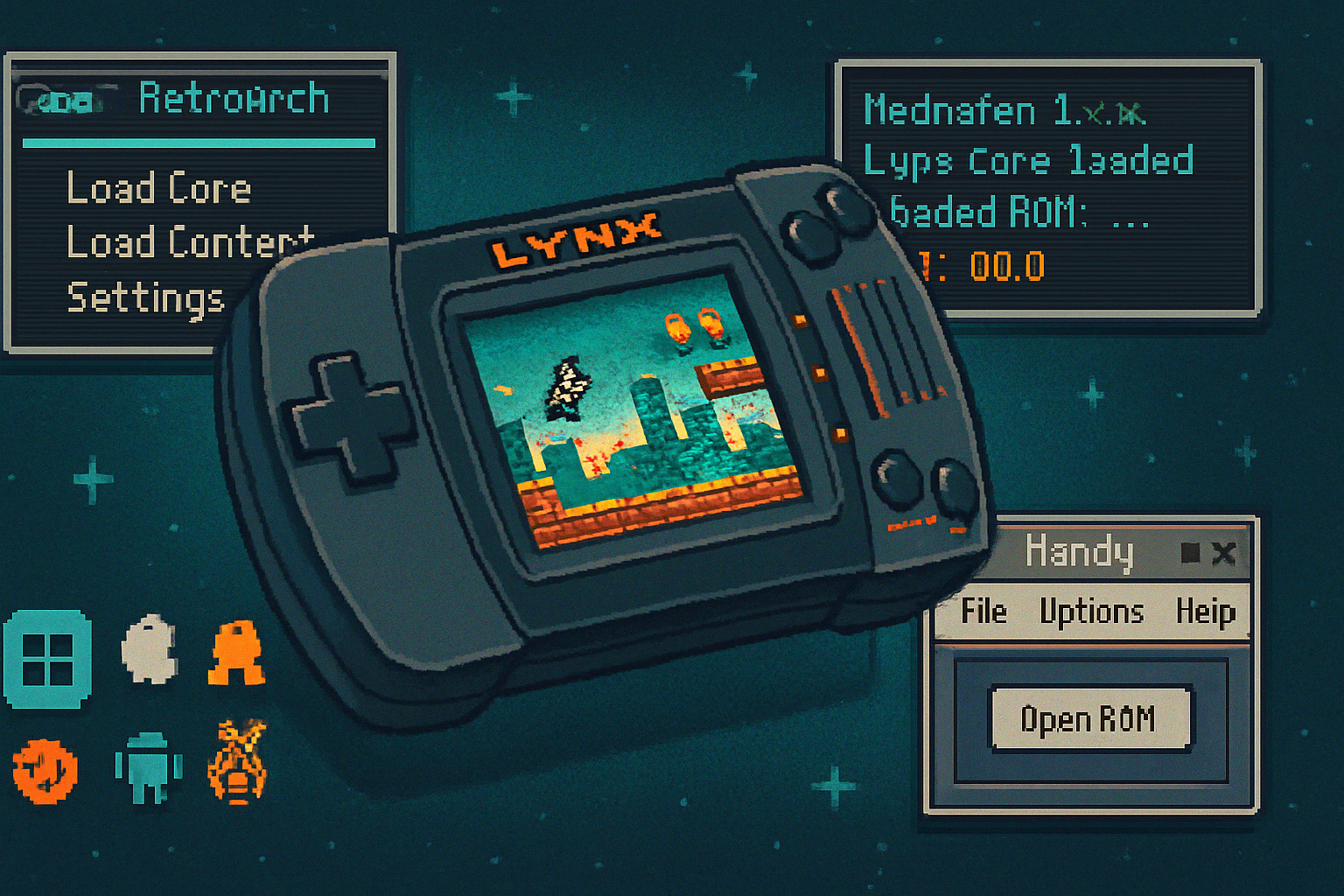Open Settings in the RetroArch menu
1344x896 pixels.
145,298
